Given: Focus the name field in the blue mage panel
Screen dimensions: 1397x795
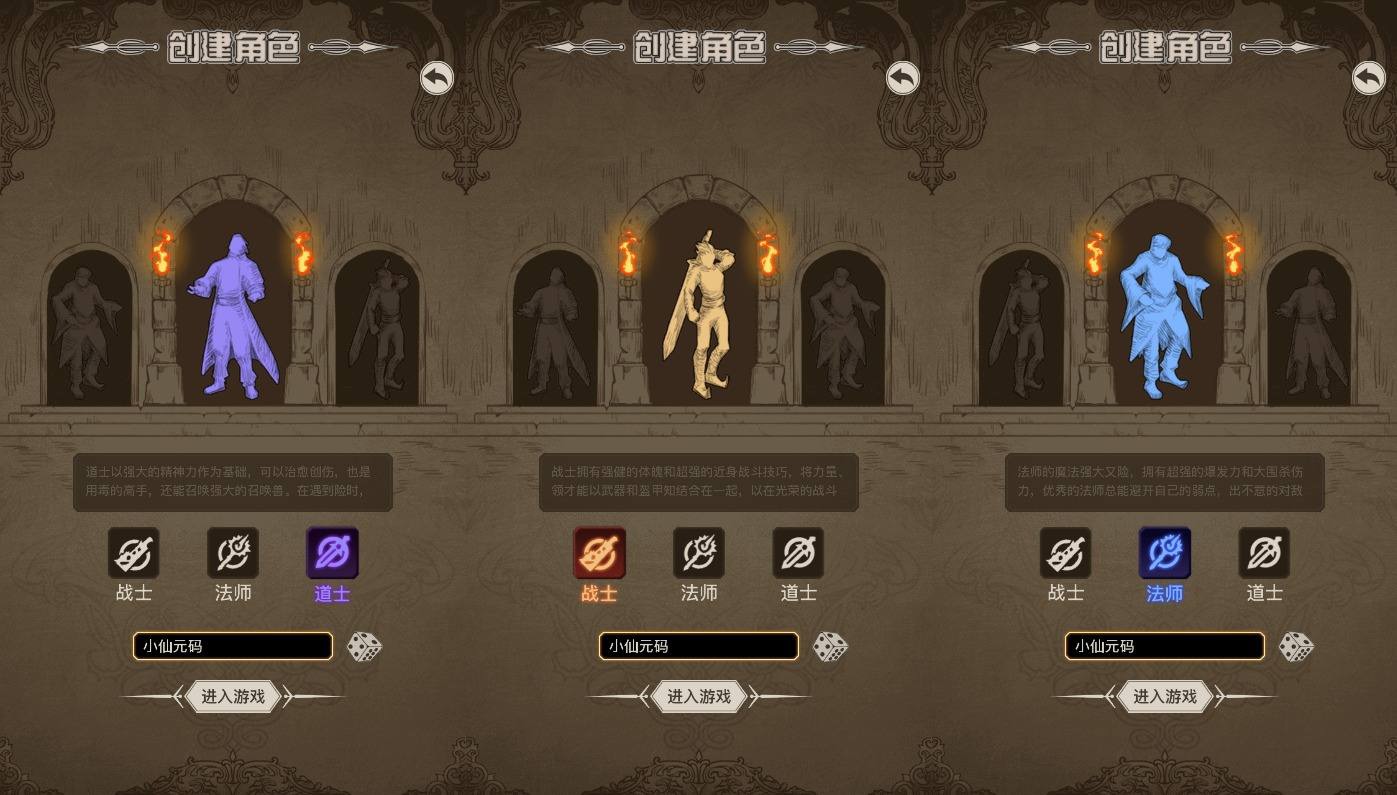Looking at the screenshot, I should tap(1164, 646).
